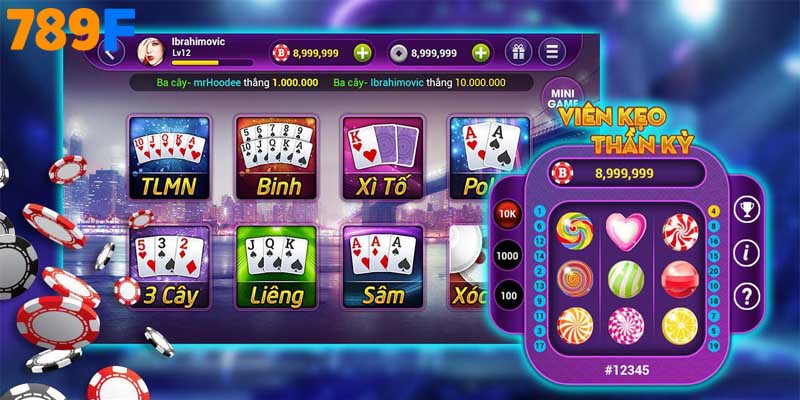The width and height of the screenshot is (800, 400).
Task: Show mini game info
Action: 745,253
